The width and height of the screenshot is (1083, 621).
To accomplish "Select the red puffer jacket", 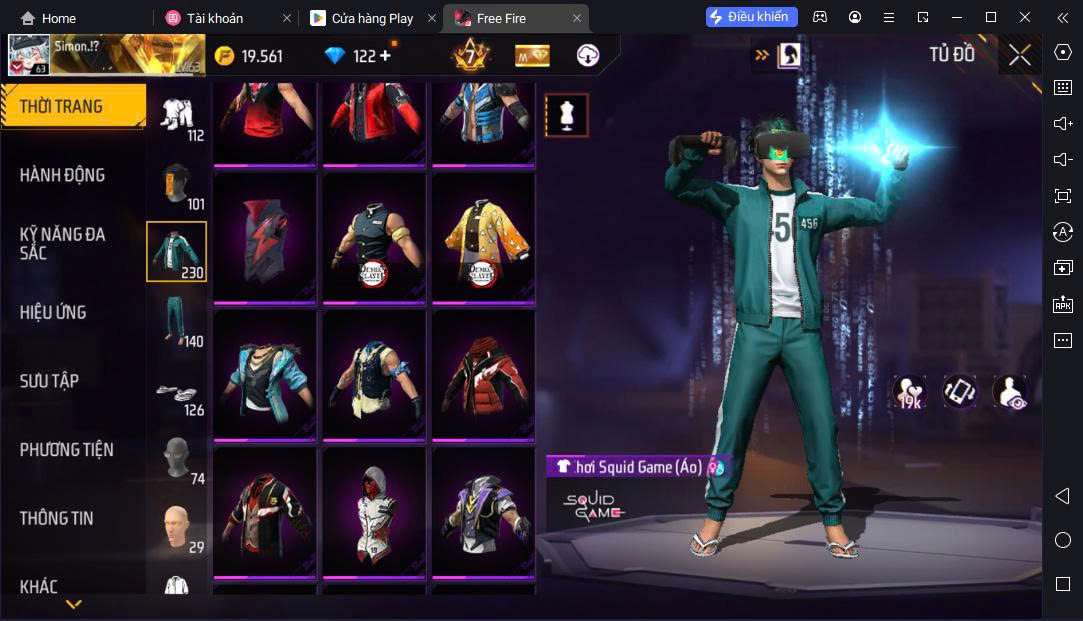I will click(x=483, y=374).
